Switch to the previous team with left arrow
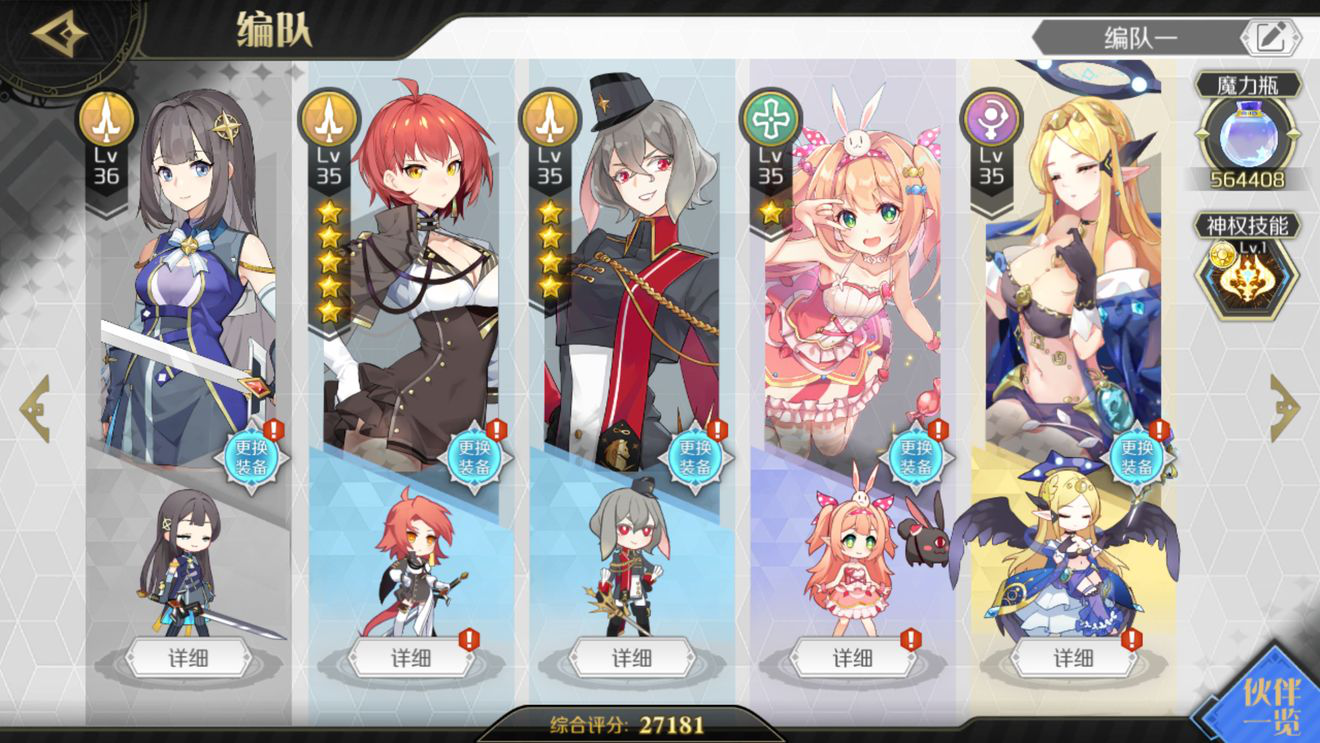The width and height of the screenshot is (1320, 743). (x=35, y=408)
